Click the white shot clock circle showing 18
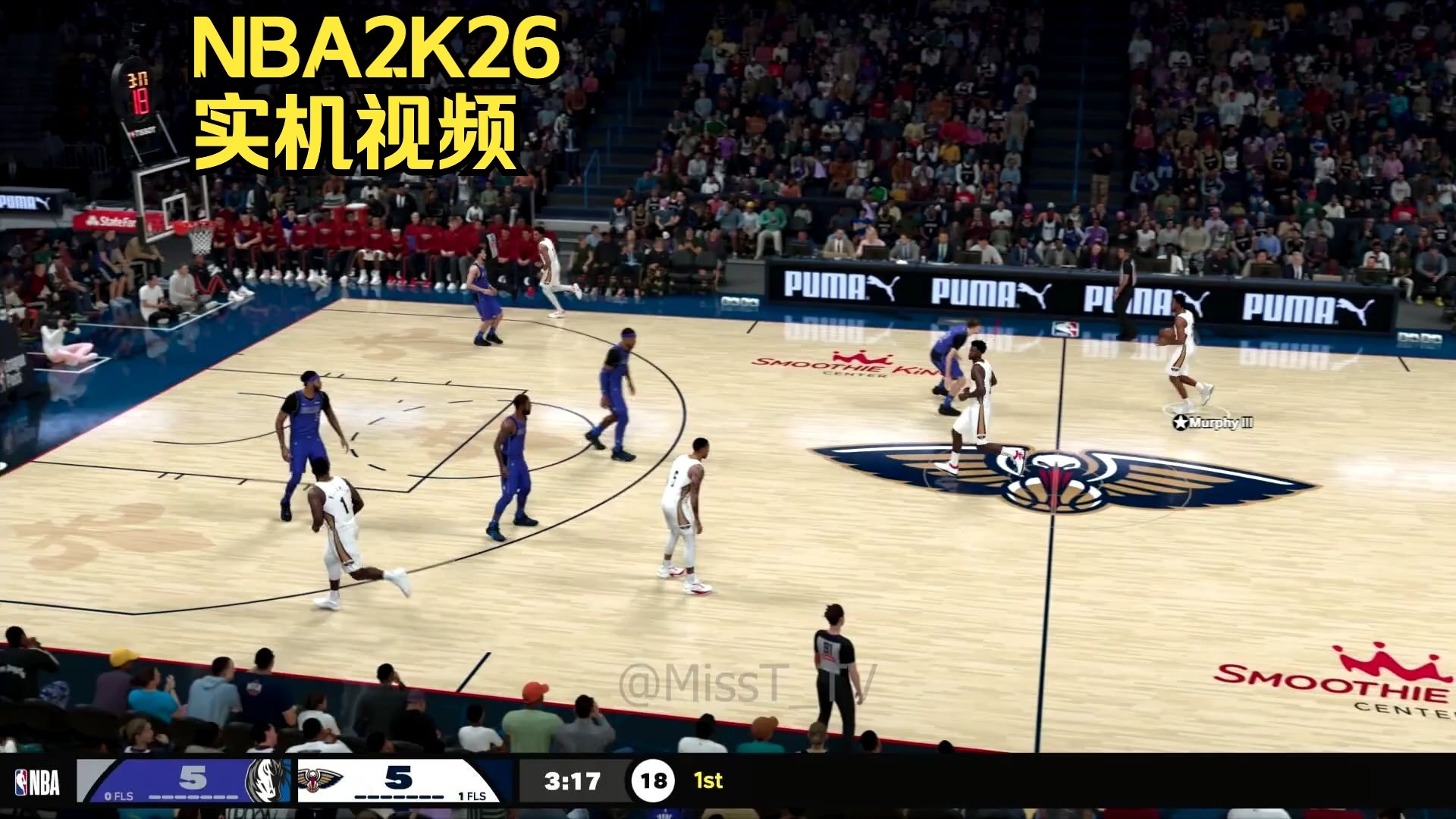The image size is (1456, 819). point(652,778)
